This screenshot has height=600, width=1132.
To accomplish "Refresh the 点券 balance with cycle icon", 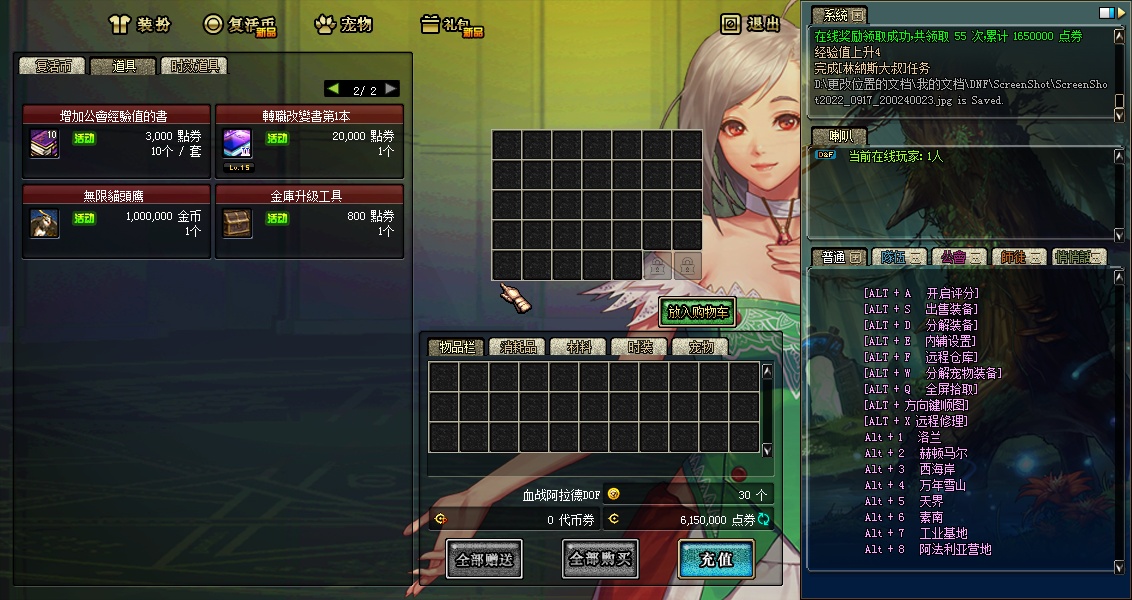I will pos(764,519).
